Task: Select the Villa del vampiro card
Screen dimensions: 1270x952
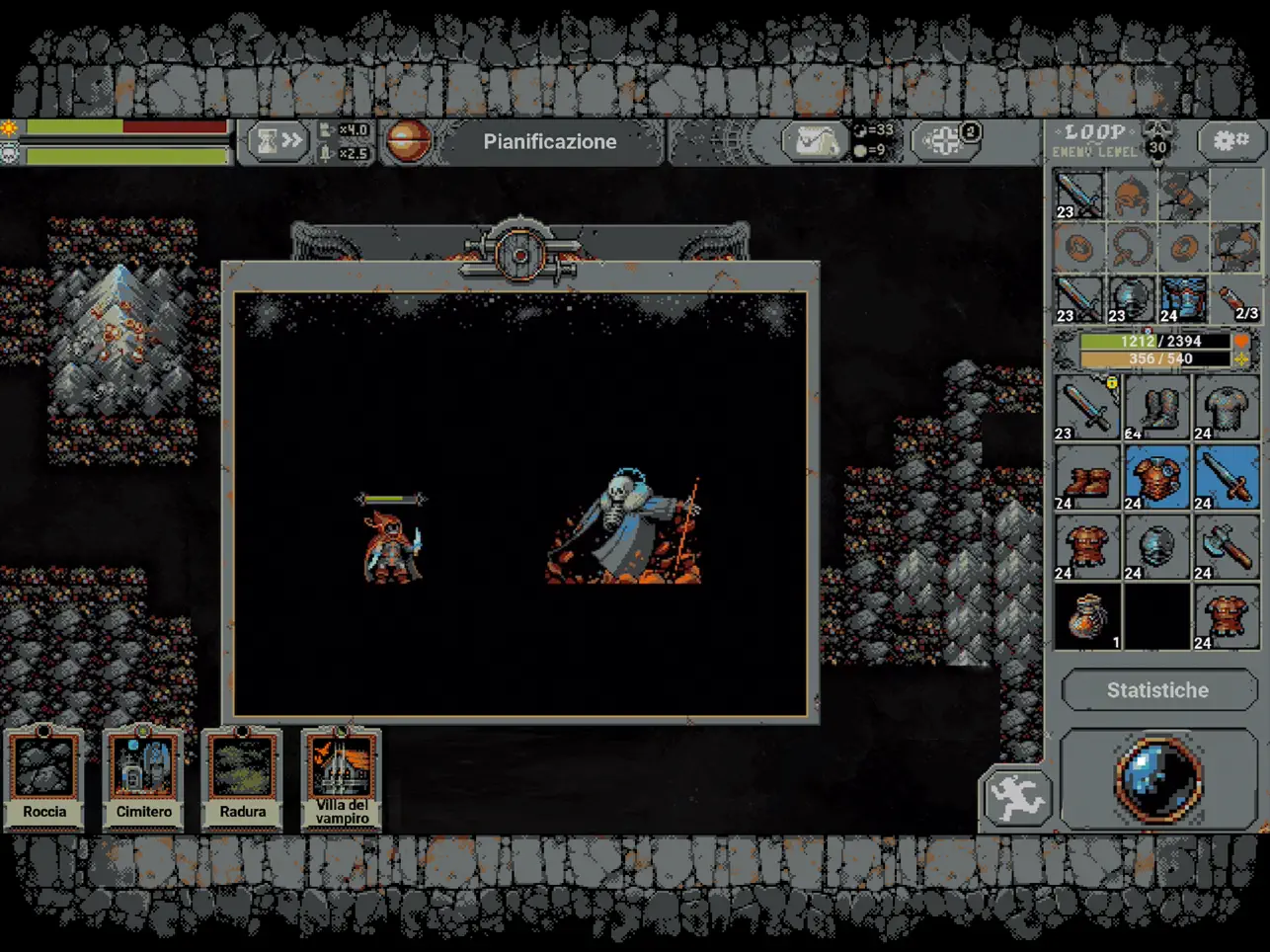Action: (342, 777)
